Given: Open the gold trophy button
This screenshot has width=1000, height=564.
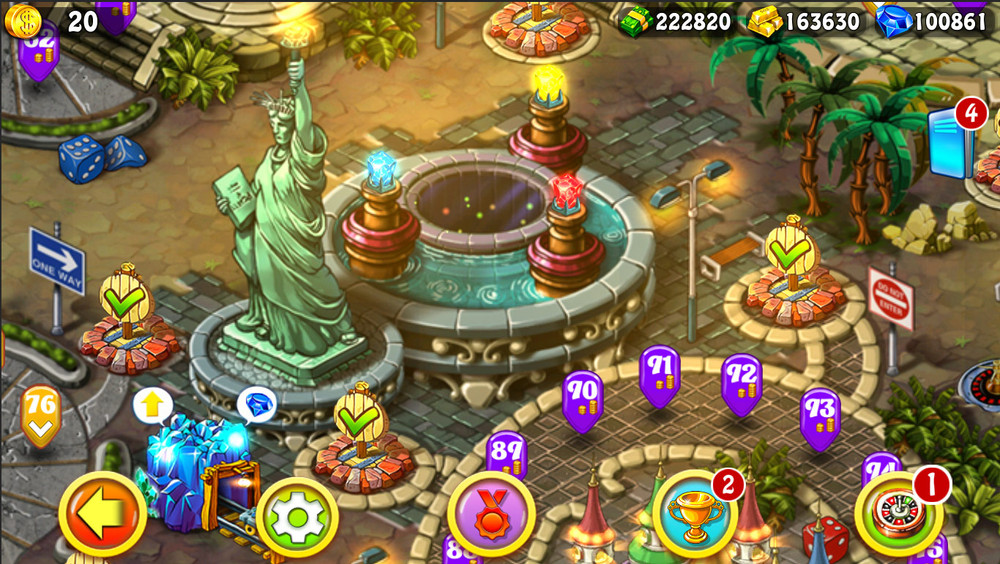Looking at the screenshot, I should tap(695, 513).
